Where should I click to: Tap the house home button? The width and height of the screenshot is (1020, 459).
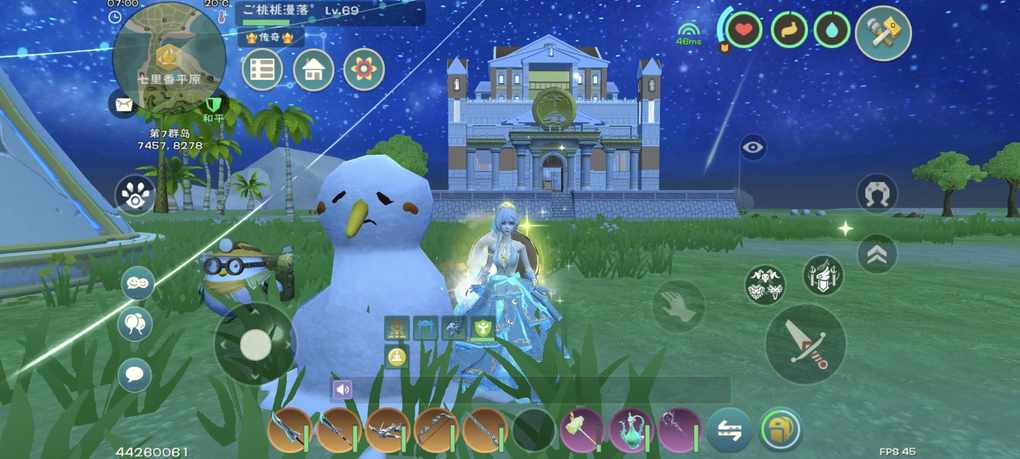[313, 69]
